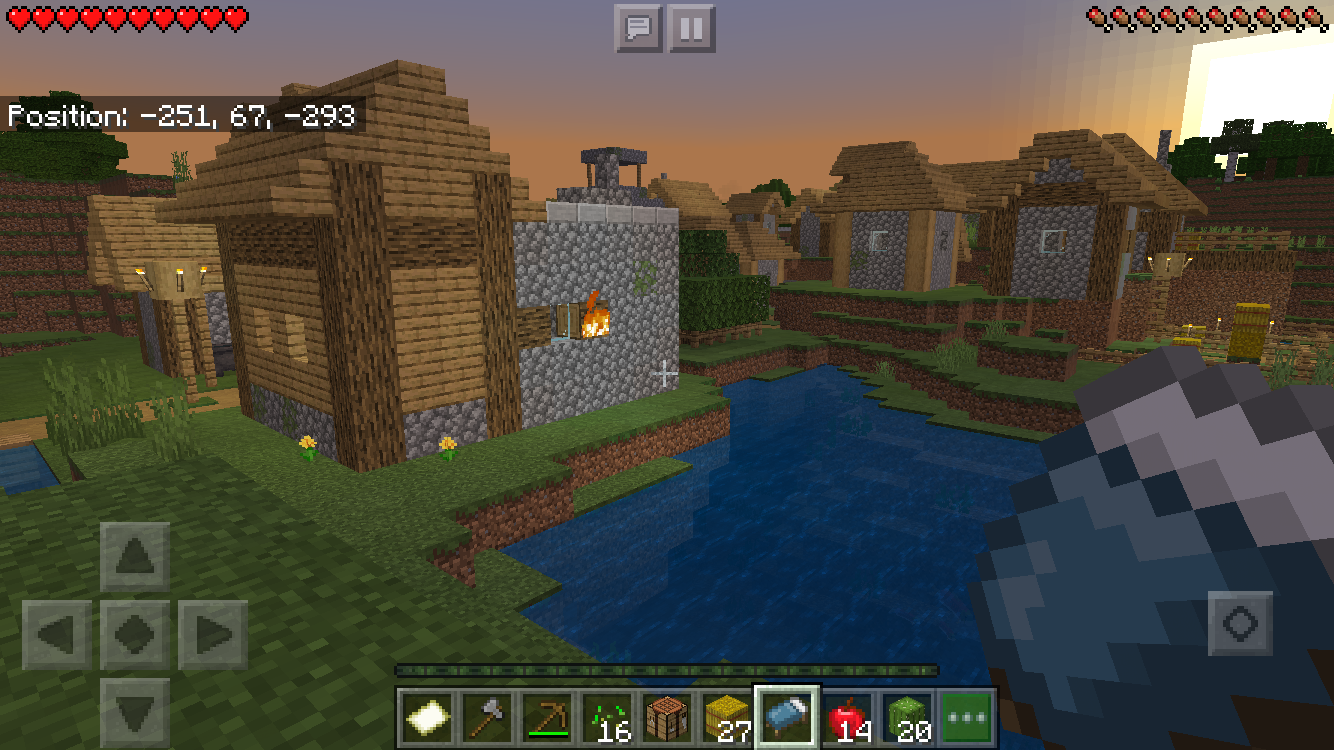Tap the move backward arrow
This screenshot has height=750, width=1334.
(135, 712)
